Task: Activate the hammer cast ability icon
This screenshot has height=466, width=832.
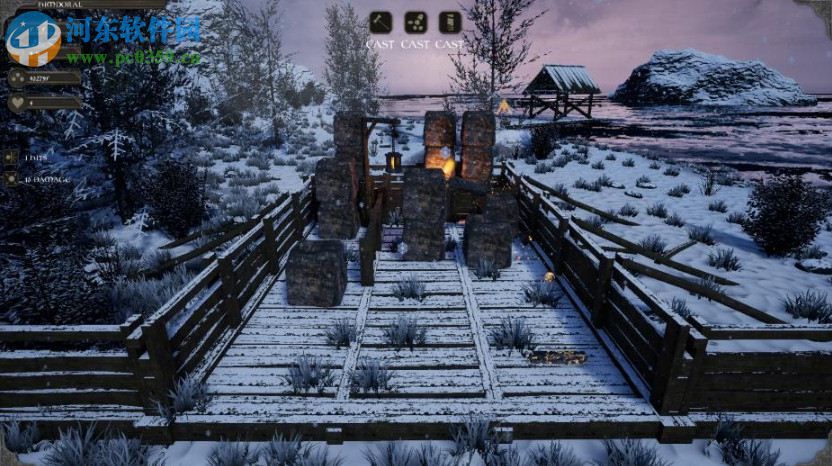Action: click(380, 23)
